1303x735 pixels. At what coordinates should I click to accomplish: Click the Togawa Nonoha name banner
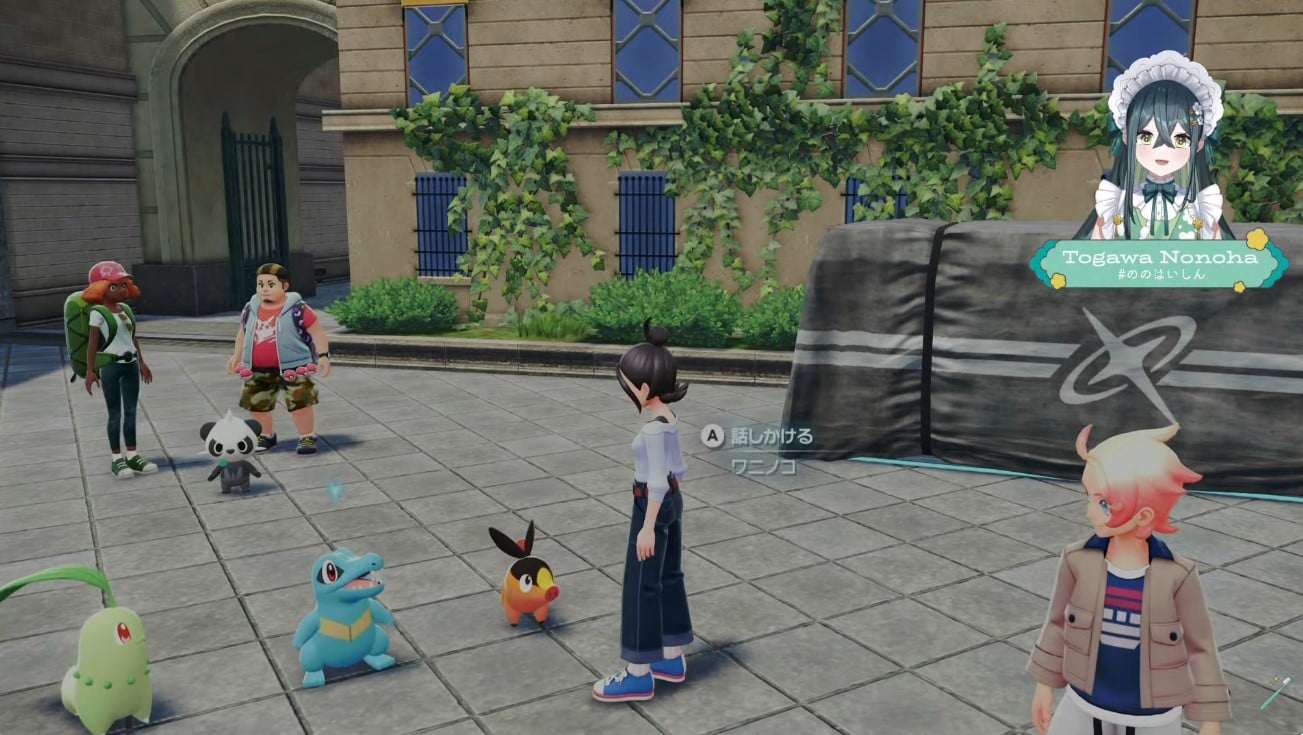1157,264
